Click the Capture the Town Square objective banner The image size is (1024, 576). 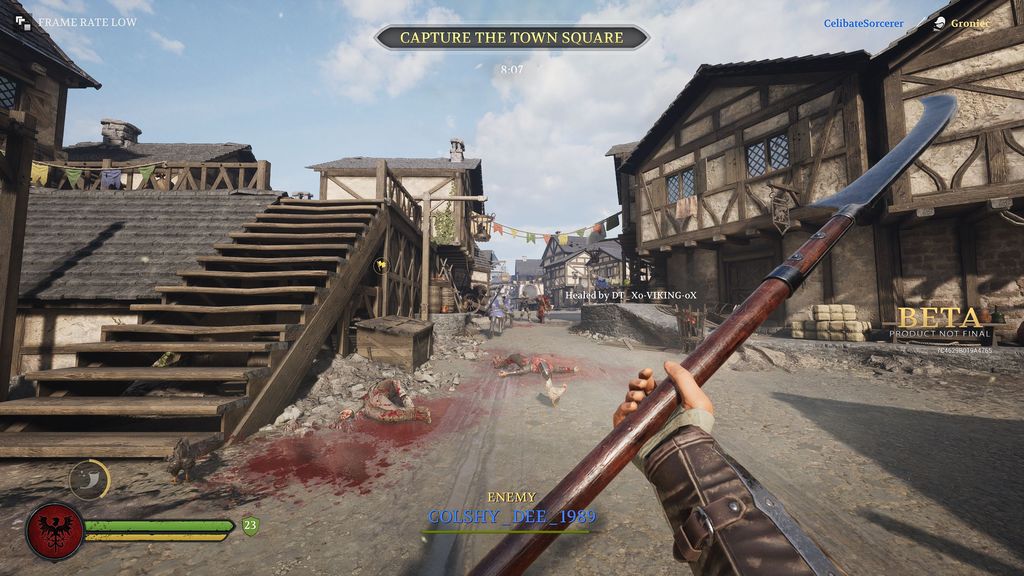[x=511, y=38]
